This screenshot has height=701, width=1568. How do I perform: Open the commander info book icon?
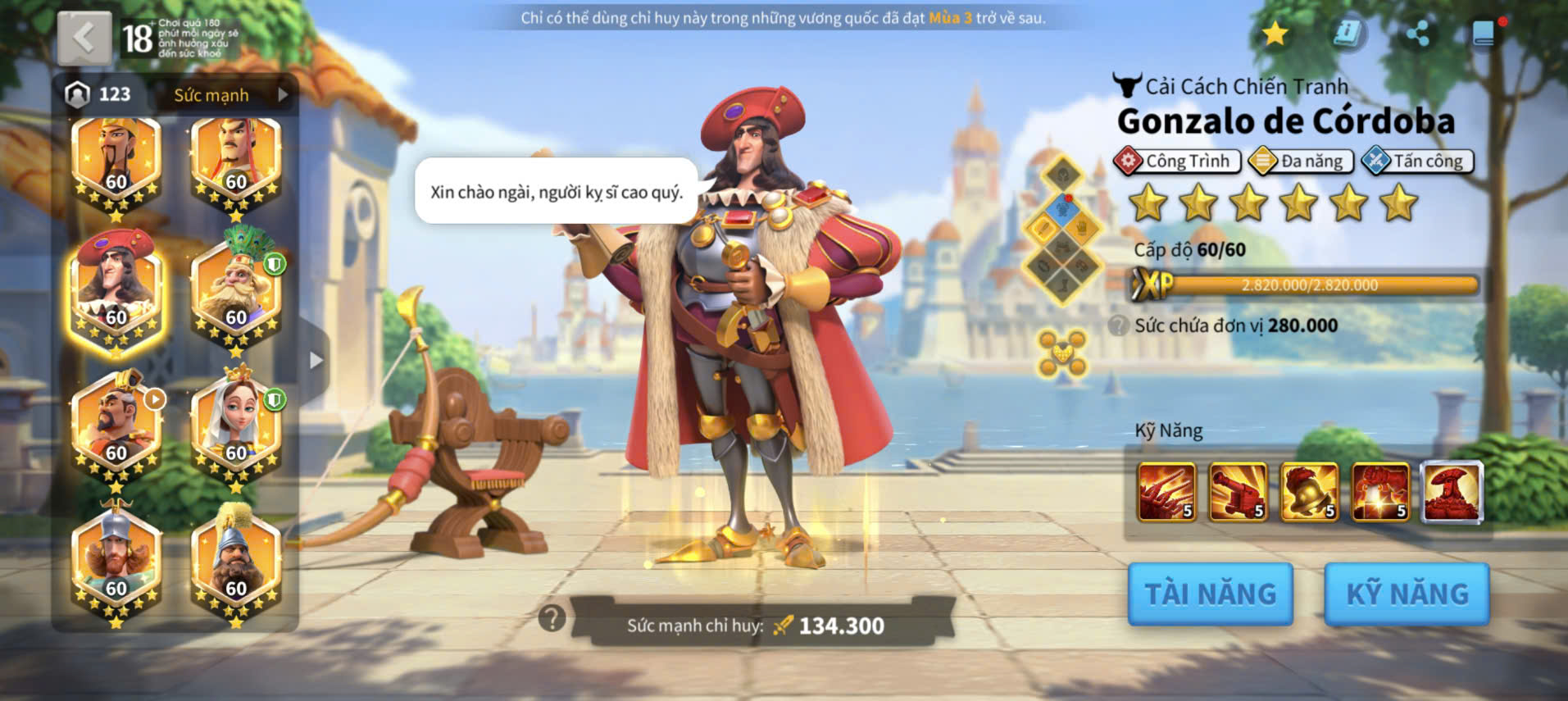[x=1347, y=34]
